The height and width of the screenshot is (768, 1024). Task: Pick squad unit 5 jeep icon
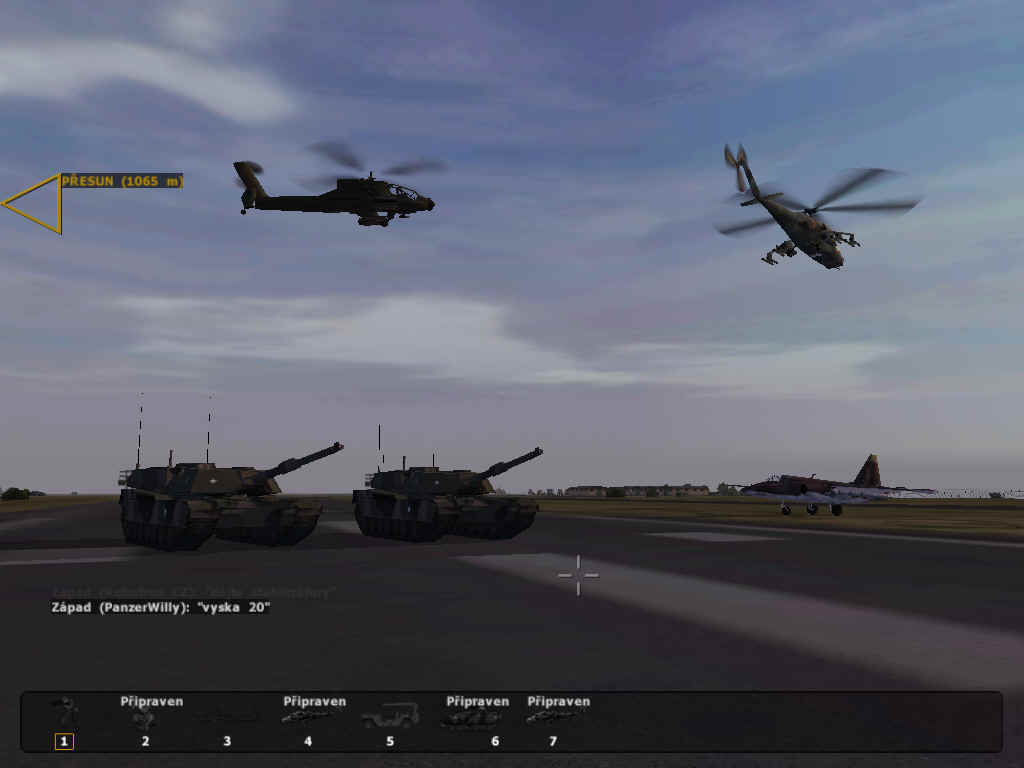coord(390,716)
